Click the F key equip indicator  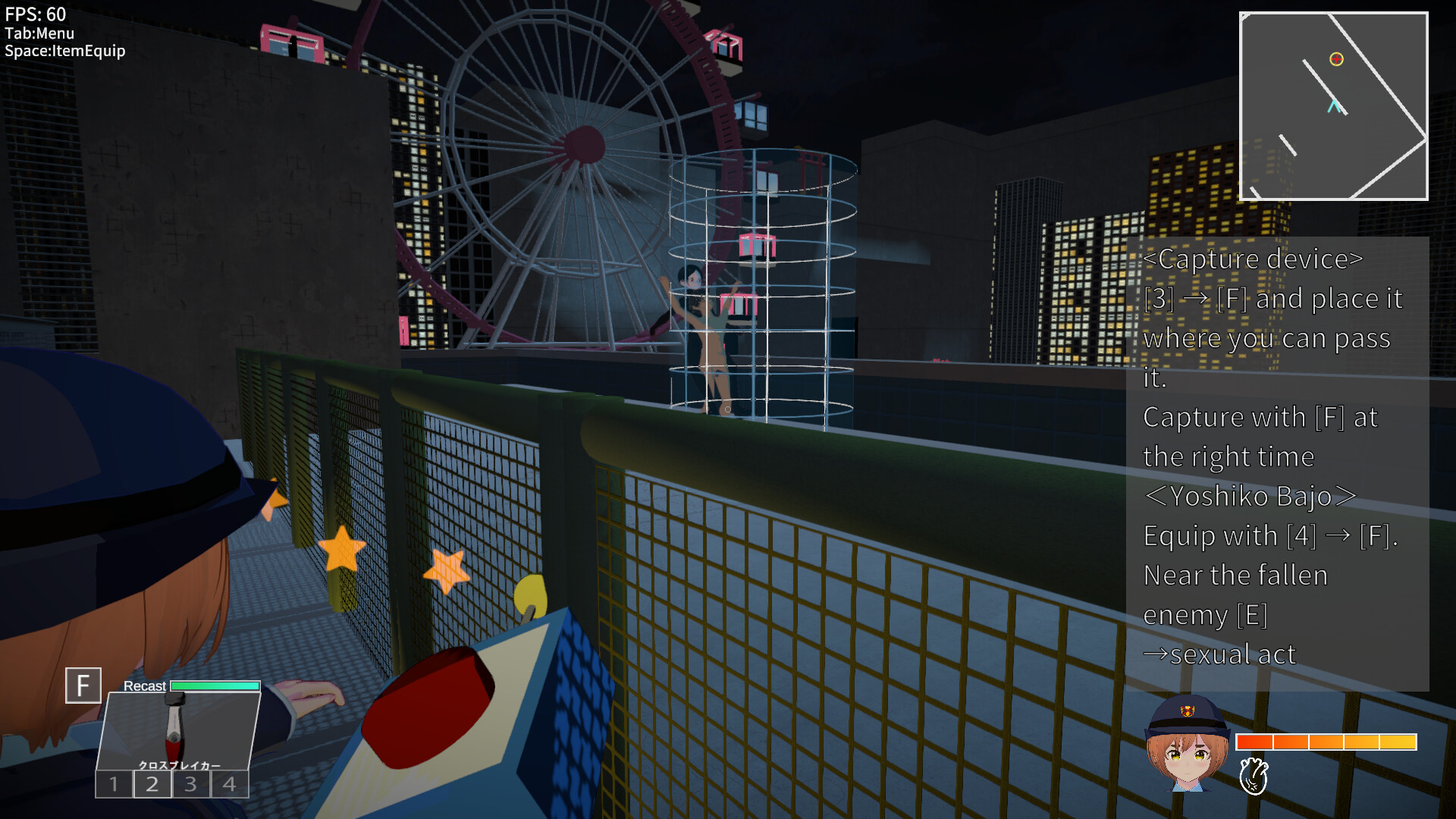tap(83, 686)
